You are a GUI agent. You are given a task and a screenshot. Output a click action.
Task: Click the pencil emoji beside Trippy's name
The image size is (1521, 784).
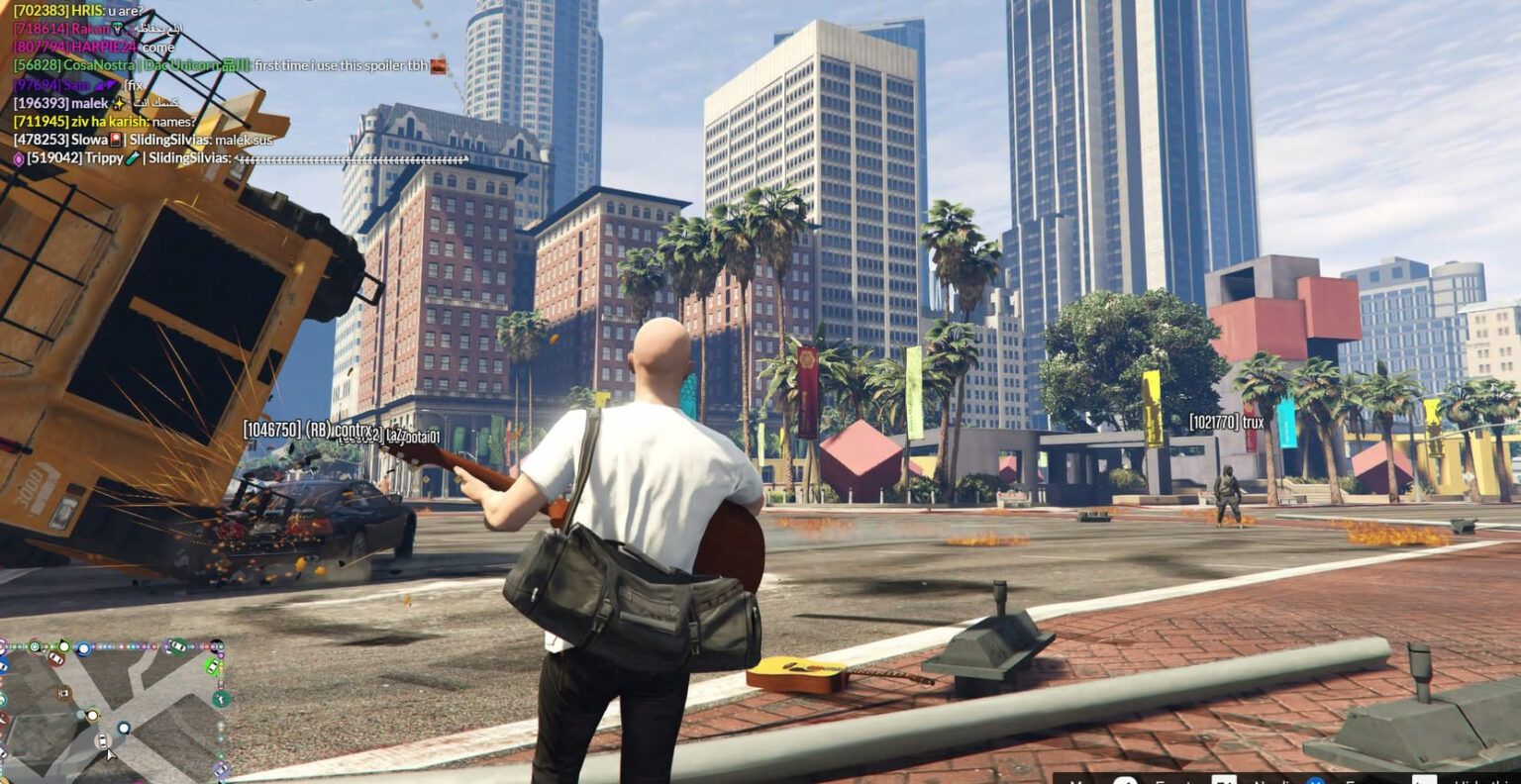tap(132, 157)
